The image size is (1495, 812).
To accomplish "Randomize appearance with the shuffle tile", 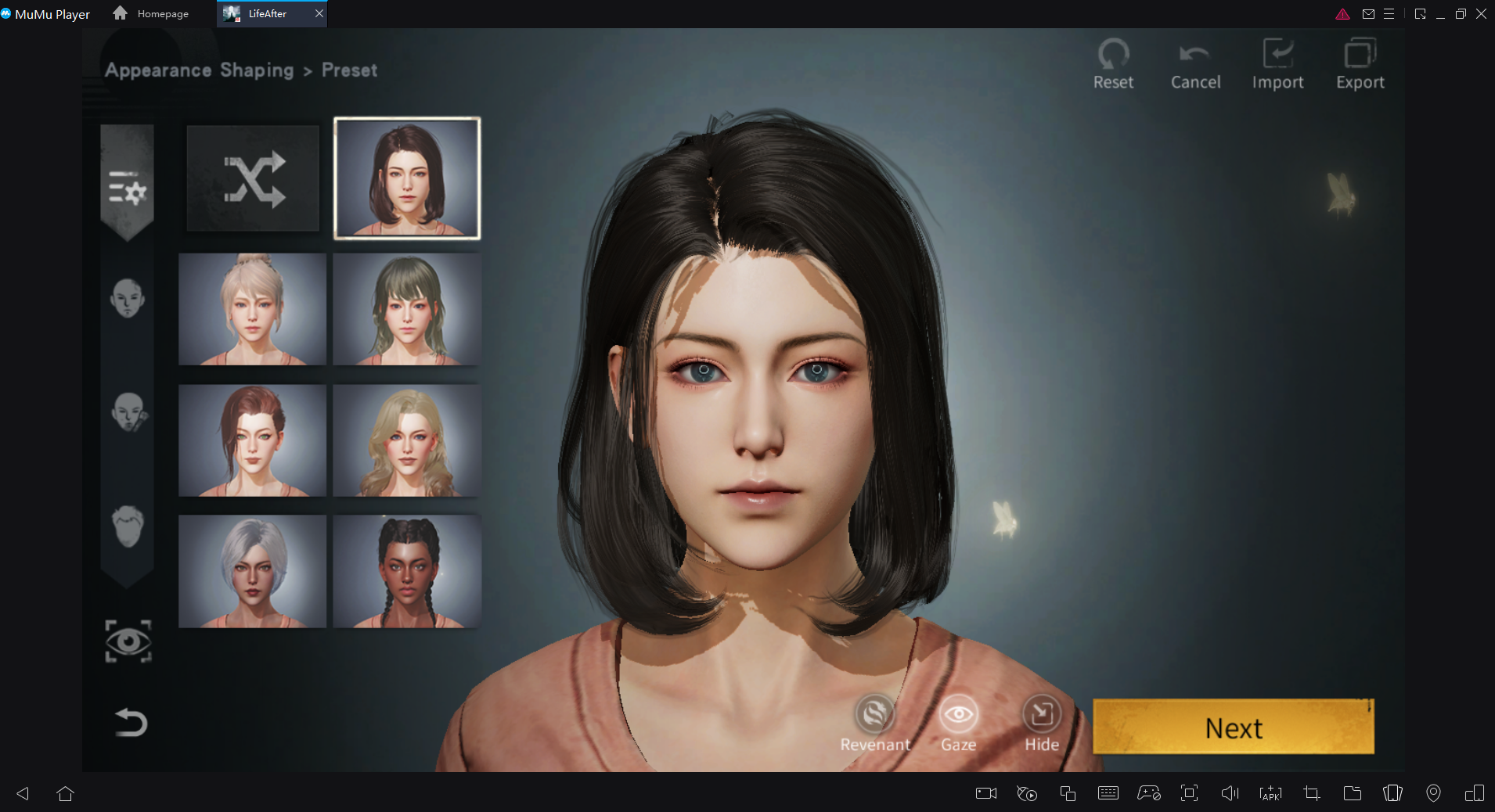I will 253,179.
